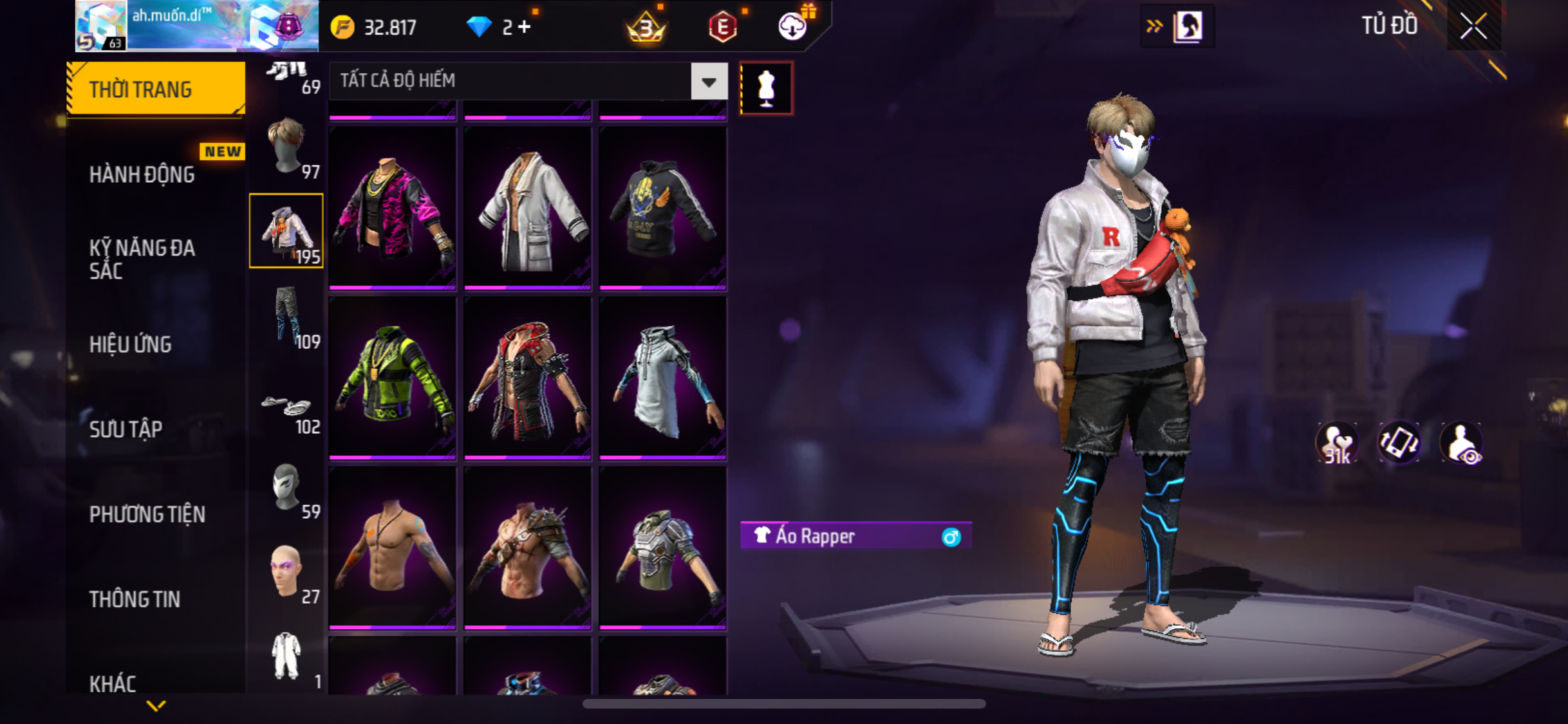Screen dimensions: 1568x724
Task: Click the mannequin outfit preview button
Action: pyautogui.click(x=766, y=88)
